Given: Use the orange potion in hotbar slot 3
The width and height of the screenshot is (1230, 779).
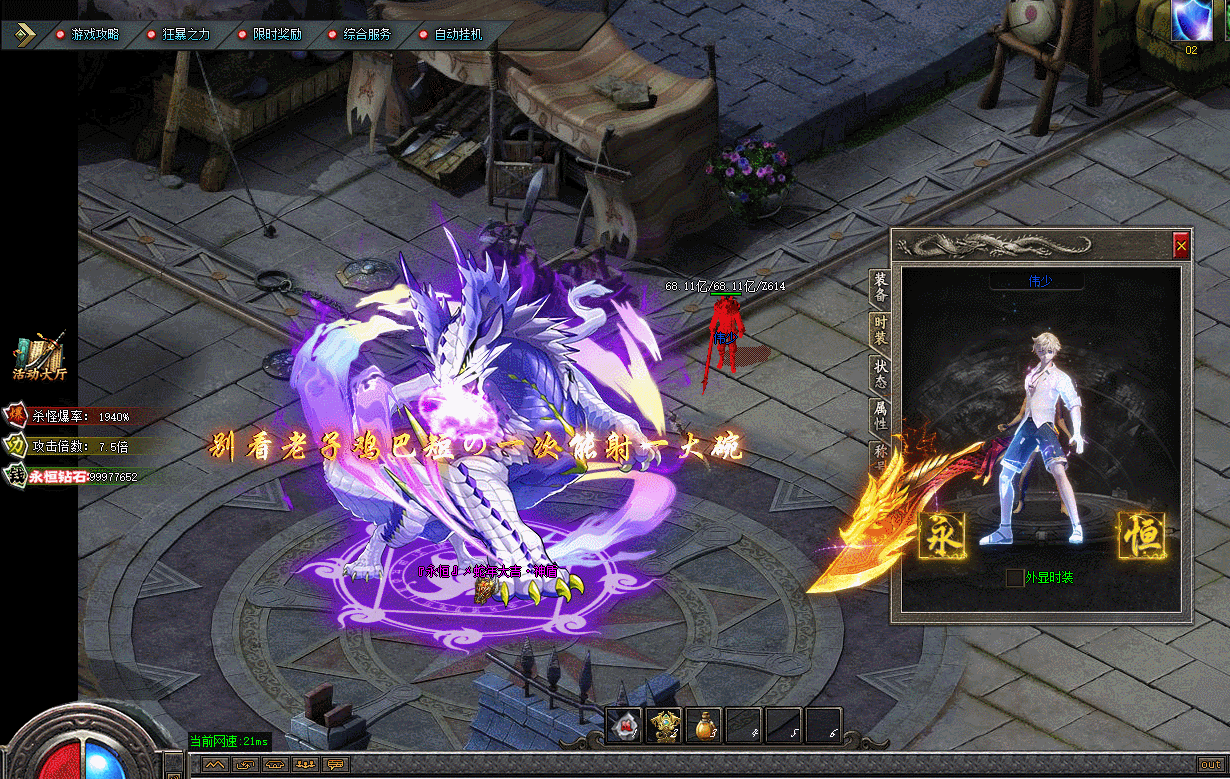Looking at the screenshot, I should (704, 726).
